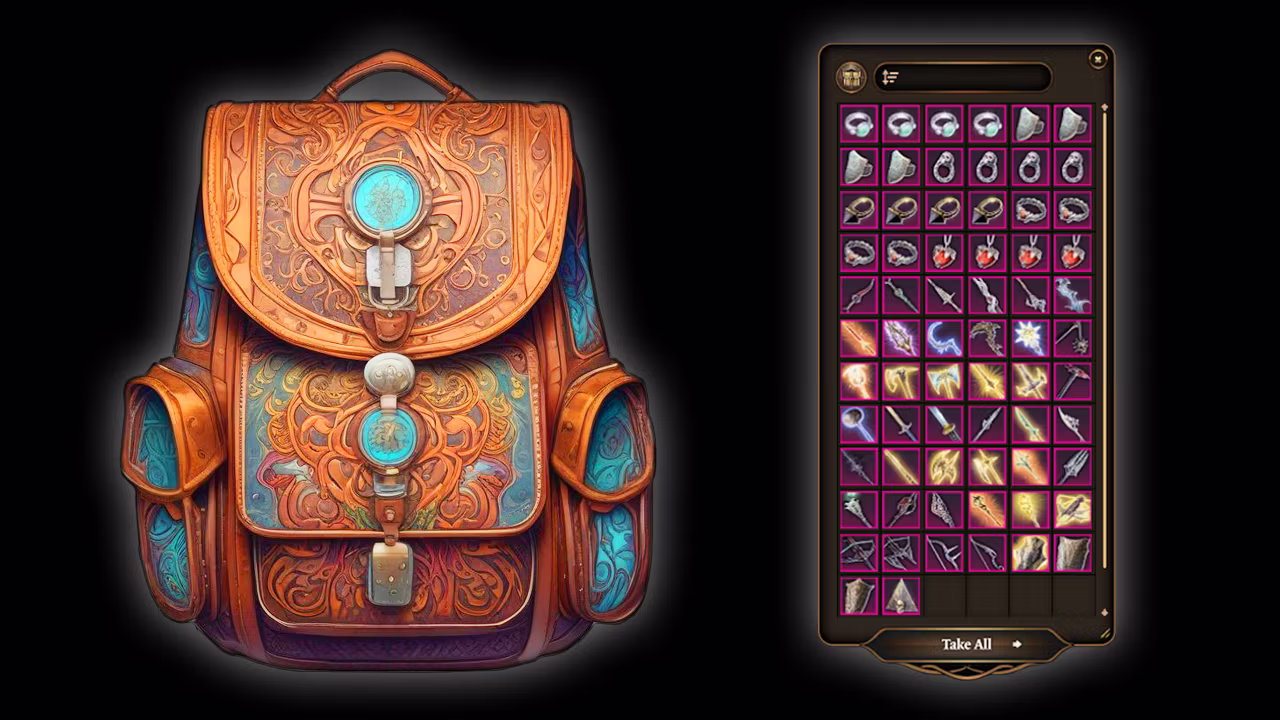1280x720 pixels.
Task: Pick the silver trident slot
Action: click(x=1073, y=466)
